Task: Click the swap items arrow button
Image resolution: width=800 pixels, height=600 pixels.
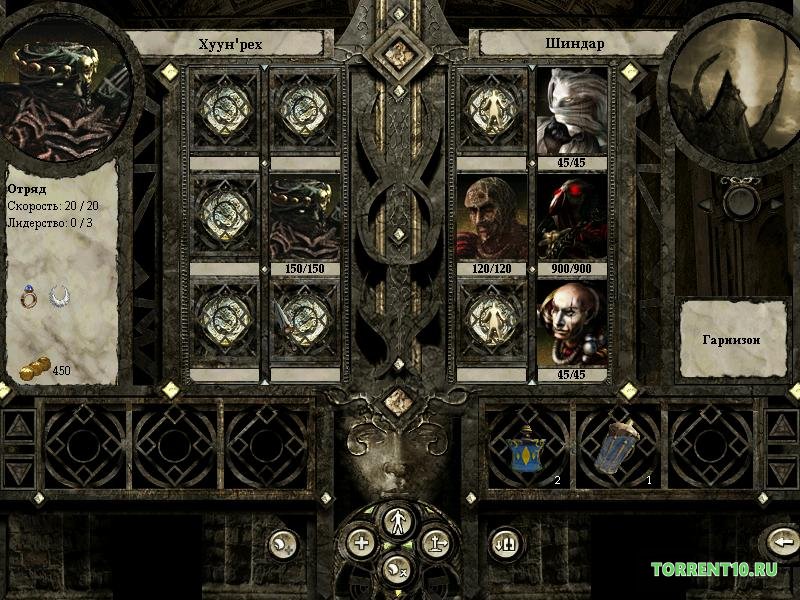Action: click(503, 543)
